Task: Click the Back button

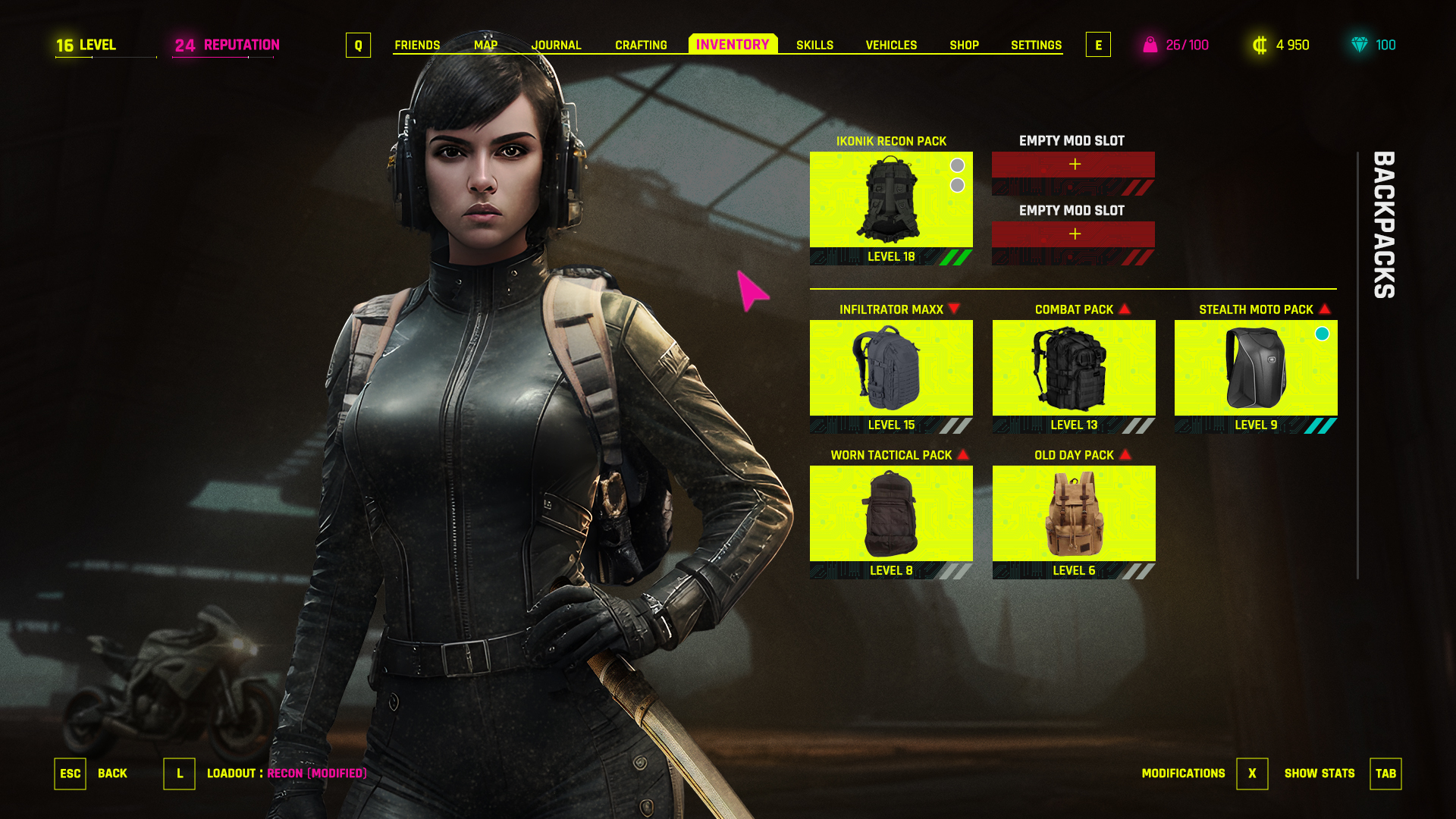Action: (x=71, y=773)
